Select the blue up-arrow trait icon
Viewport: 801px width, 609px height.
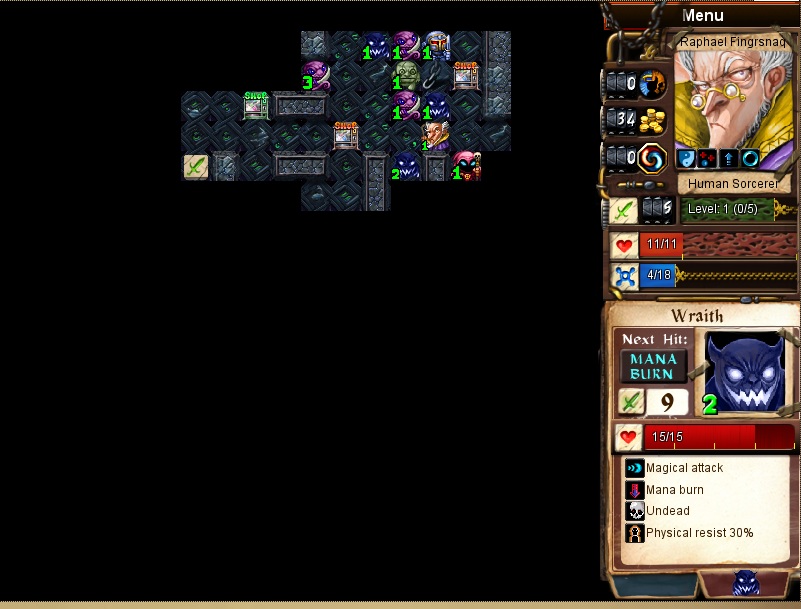coord(727,158)
